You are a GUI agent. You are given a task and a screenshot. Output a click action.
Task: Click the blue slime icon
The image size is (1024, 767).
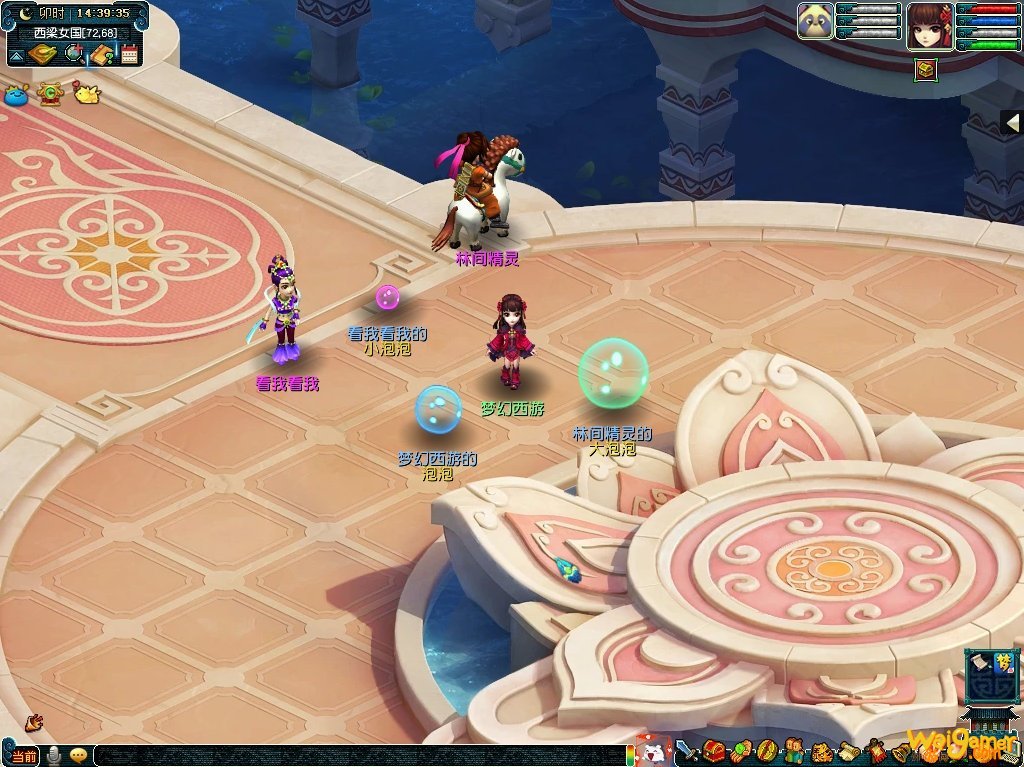pyautogui.click(x=16, y=96)
